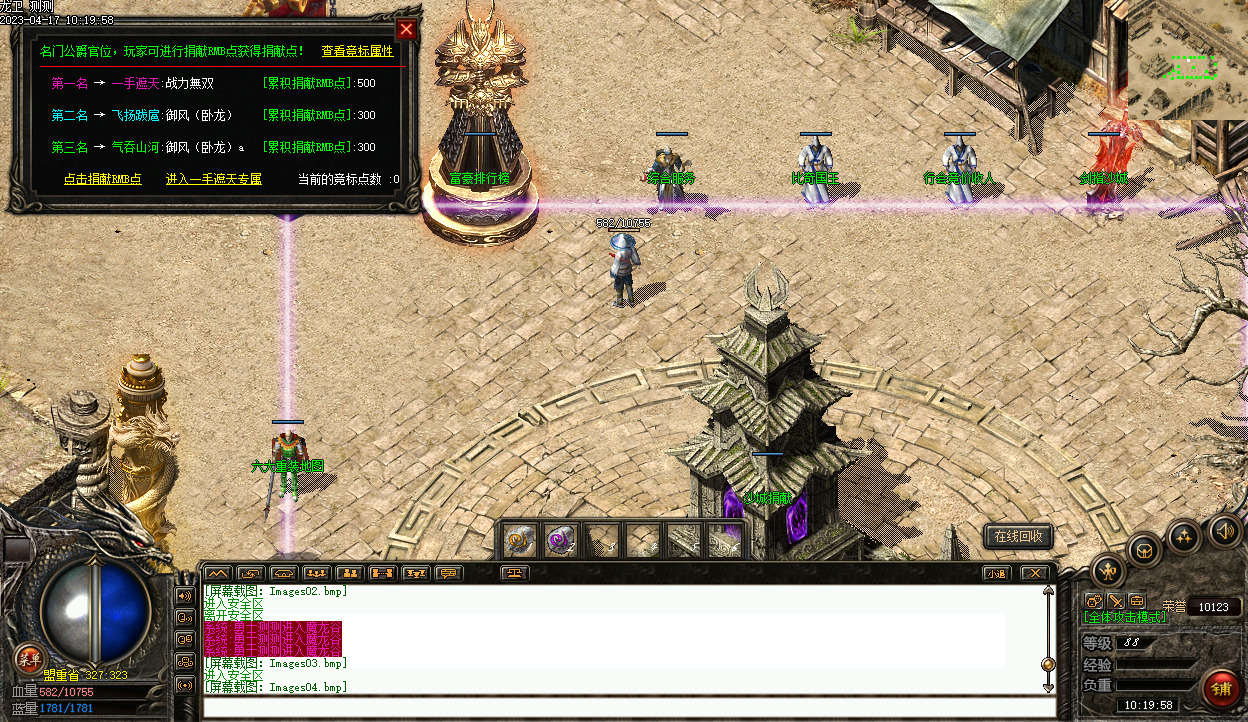
Task: Click the 在线回收 button
Action: tap(1018, 537)
